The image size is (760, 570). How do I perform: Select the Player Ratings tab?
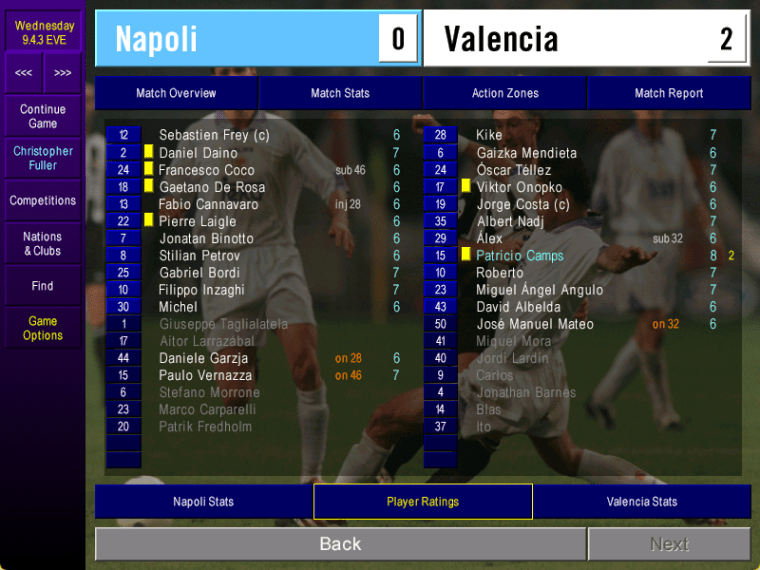pos(423,501)
